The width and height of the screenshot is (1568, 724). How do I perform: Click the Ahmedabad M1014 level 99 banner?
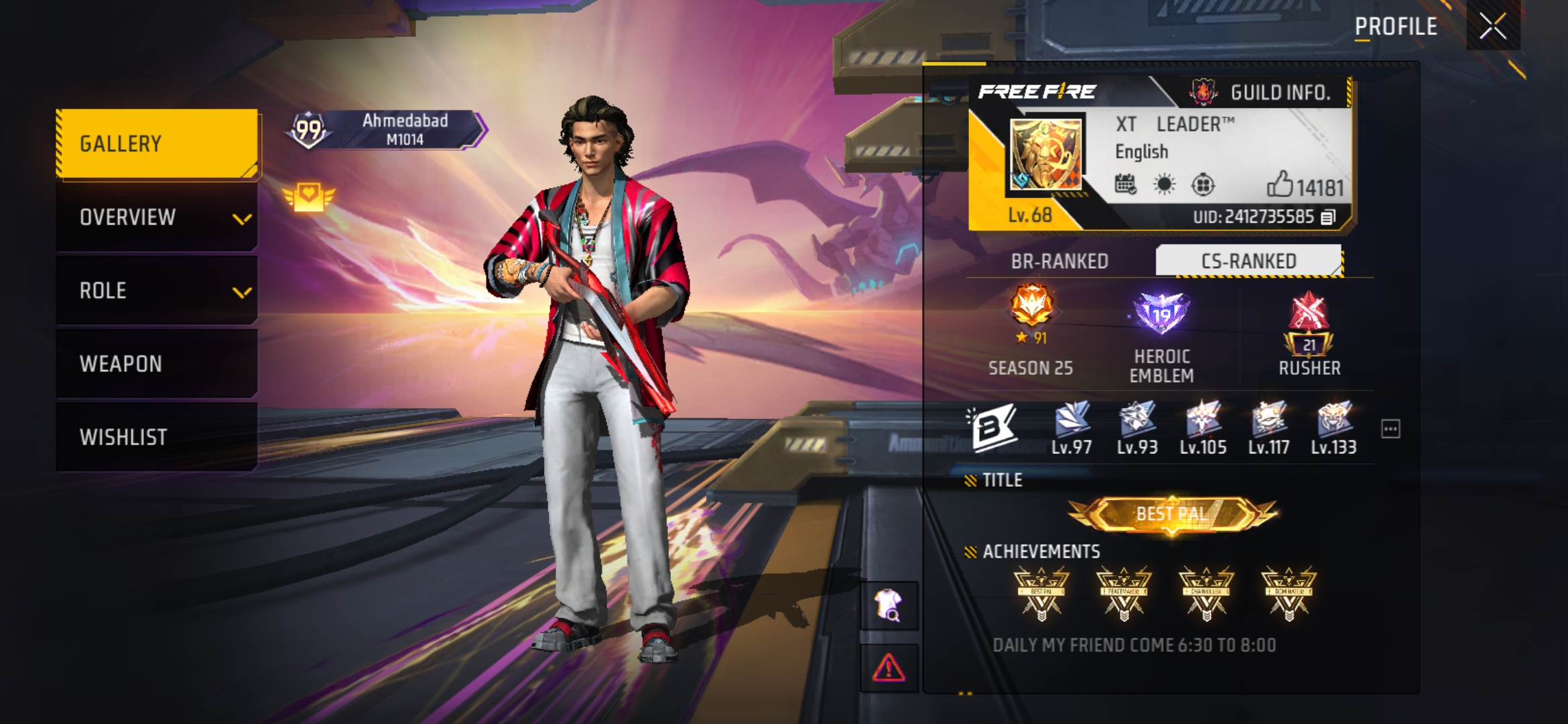(387, 129)
